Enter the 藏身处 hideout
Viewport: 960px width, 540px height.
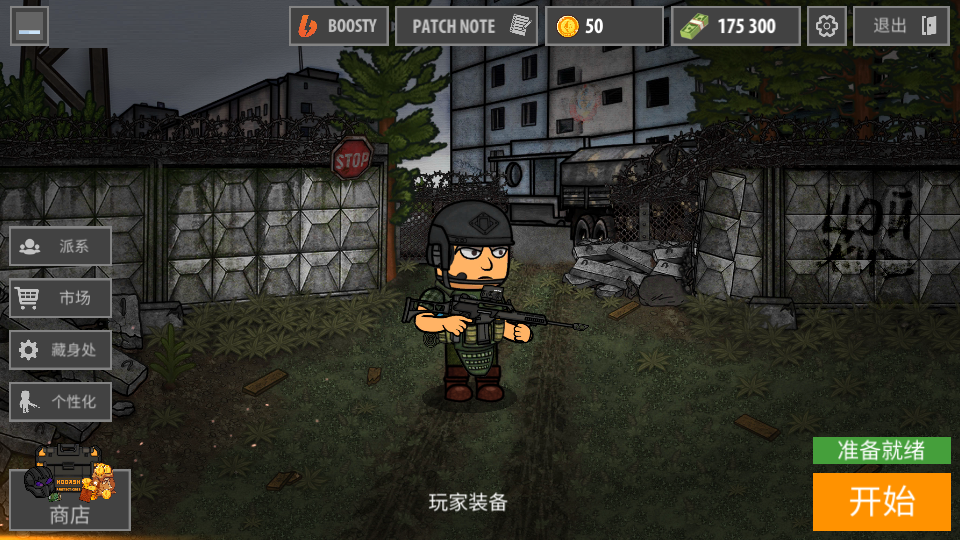(x=60, y=350)
